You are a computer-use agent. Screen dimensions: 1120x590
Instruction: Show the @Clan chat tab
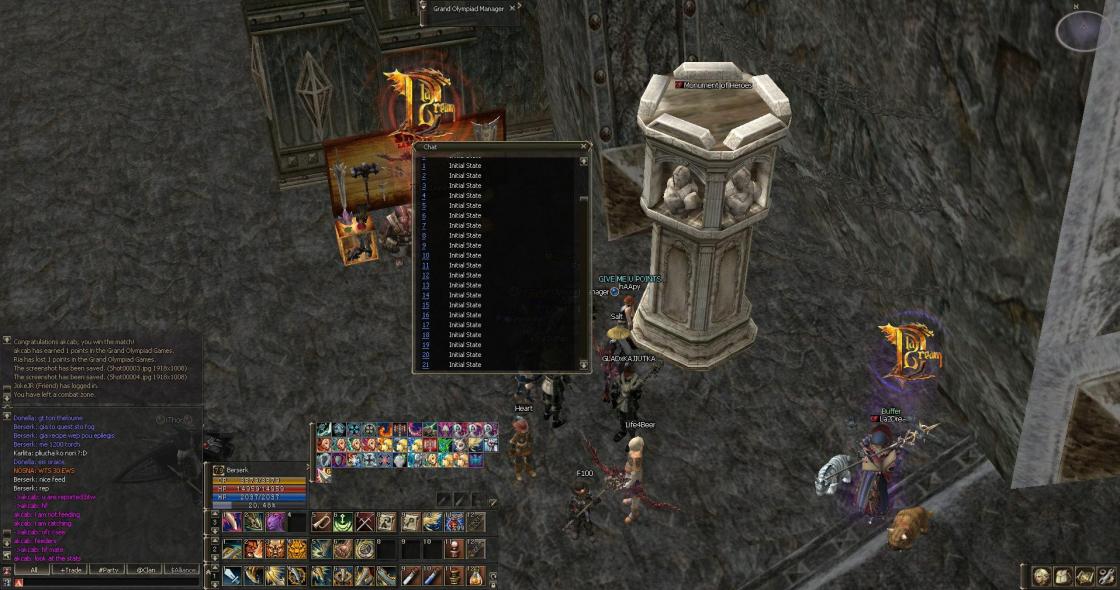145,569
